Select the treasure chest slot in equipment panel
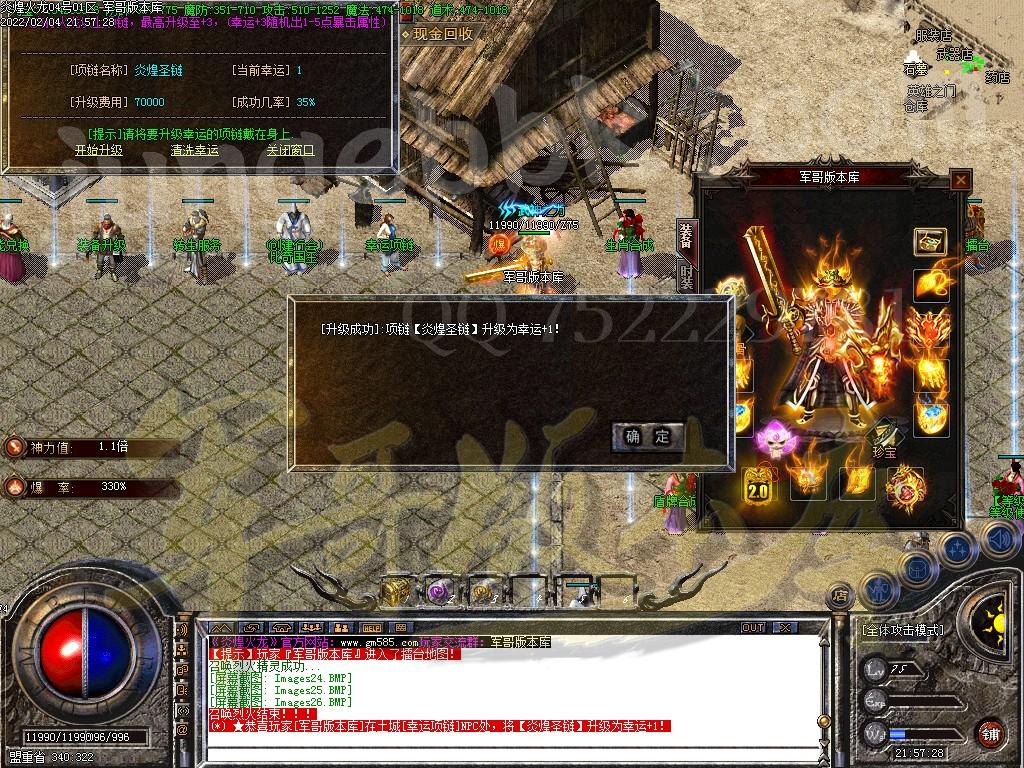 930,242
